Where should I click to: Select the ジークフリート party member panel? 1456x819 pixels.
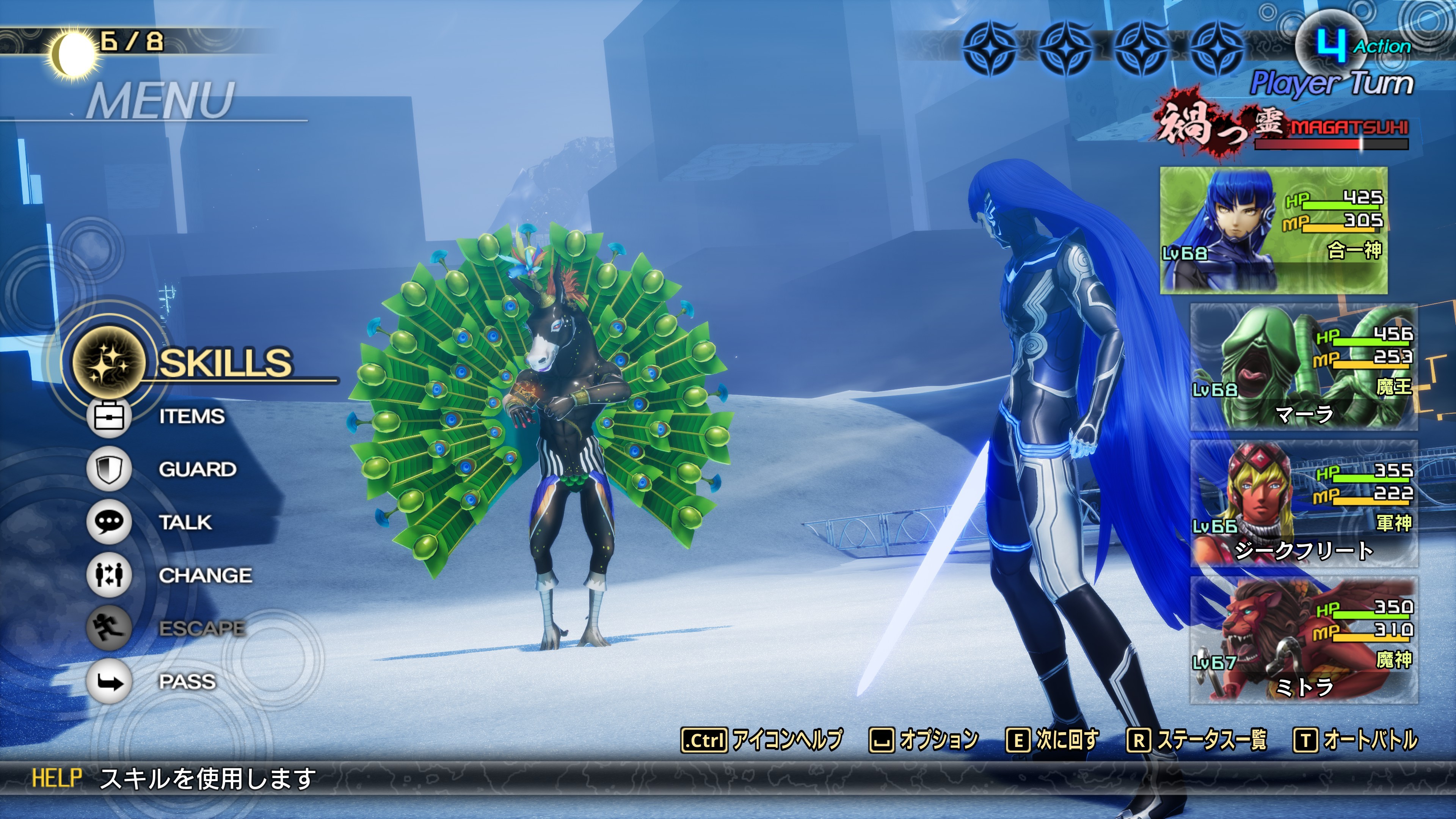click(x=1304, y=504)
